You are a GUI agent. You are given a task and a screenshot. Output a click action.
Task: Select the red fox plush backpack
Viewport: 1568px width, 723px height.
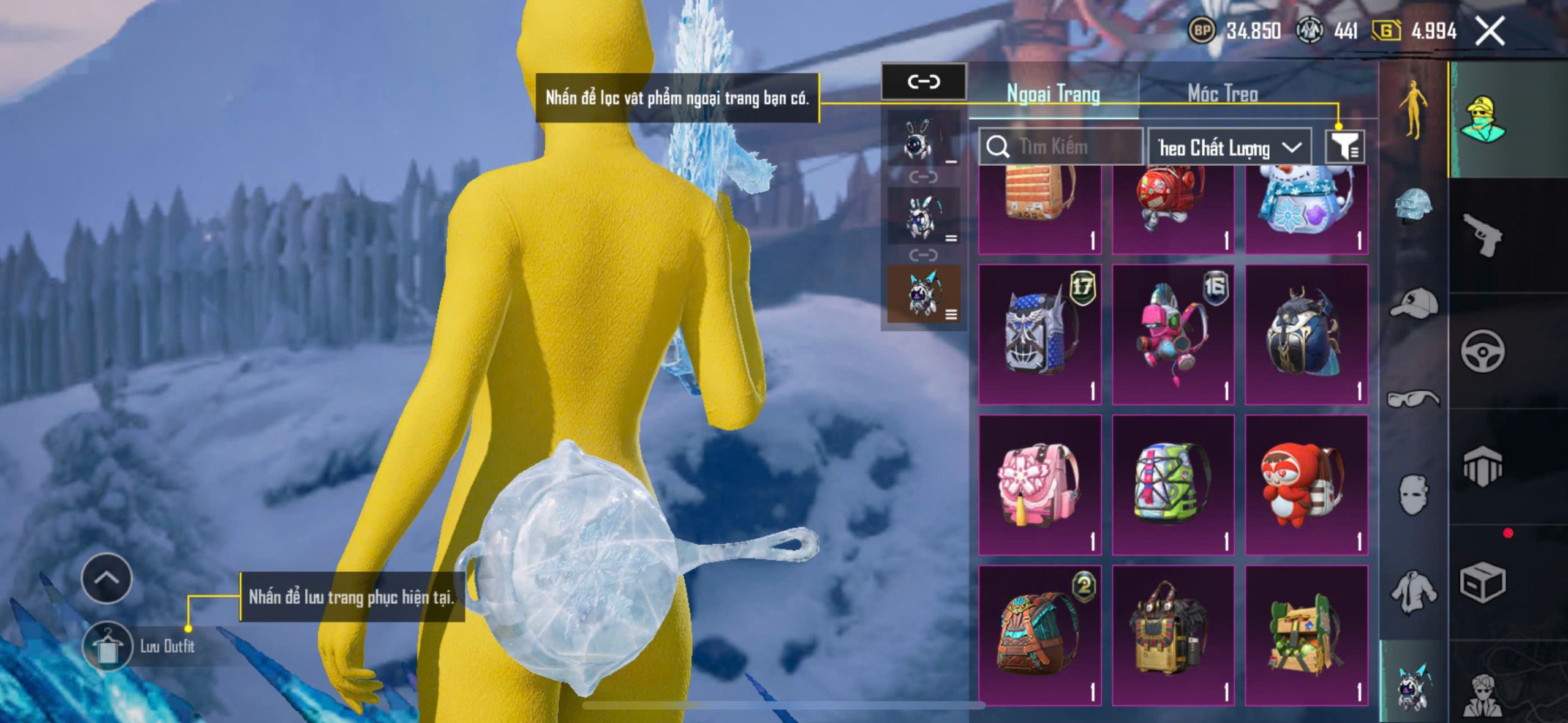[1306, 484]
